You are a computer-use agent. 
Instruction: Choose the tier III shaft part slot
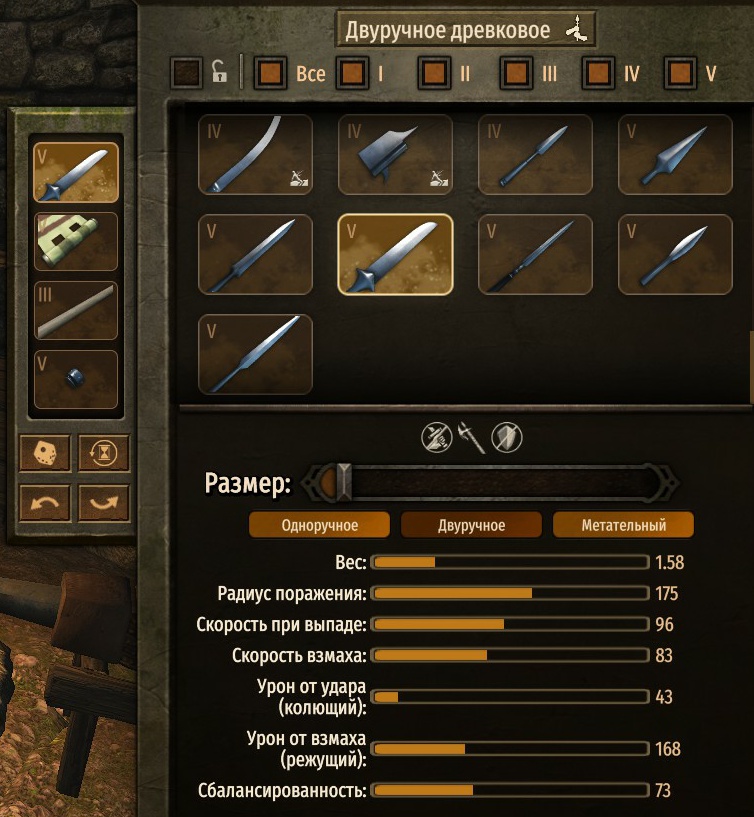click(76, 310)
